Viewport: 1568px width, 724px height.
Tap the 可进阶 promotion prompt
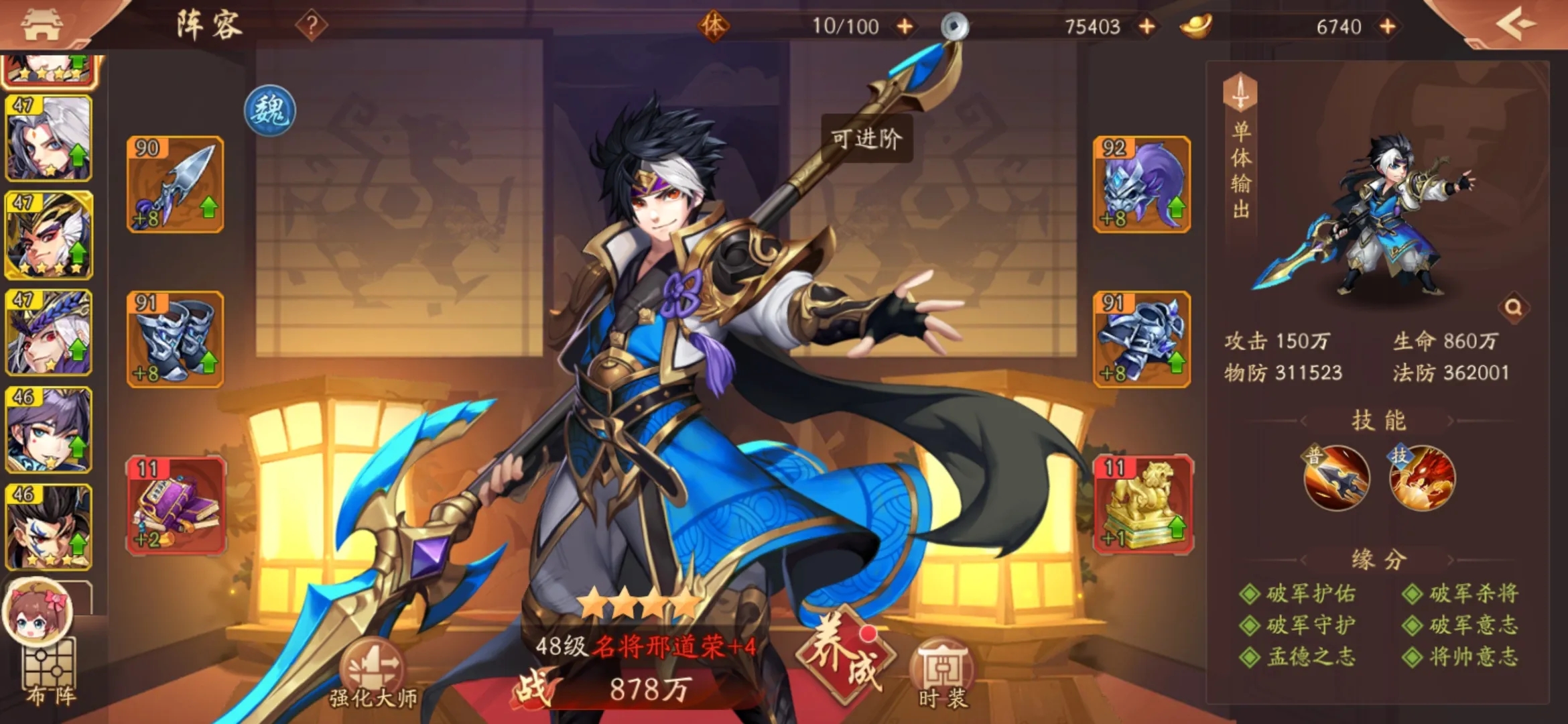click(x=867, y=137)
